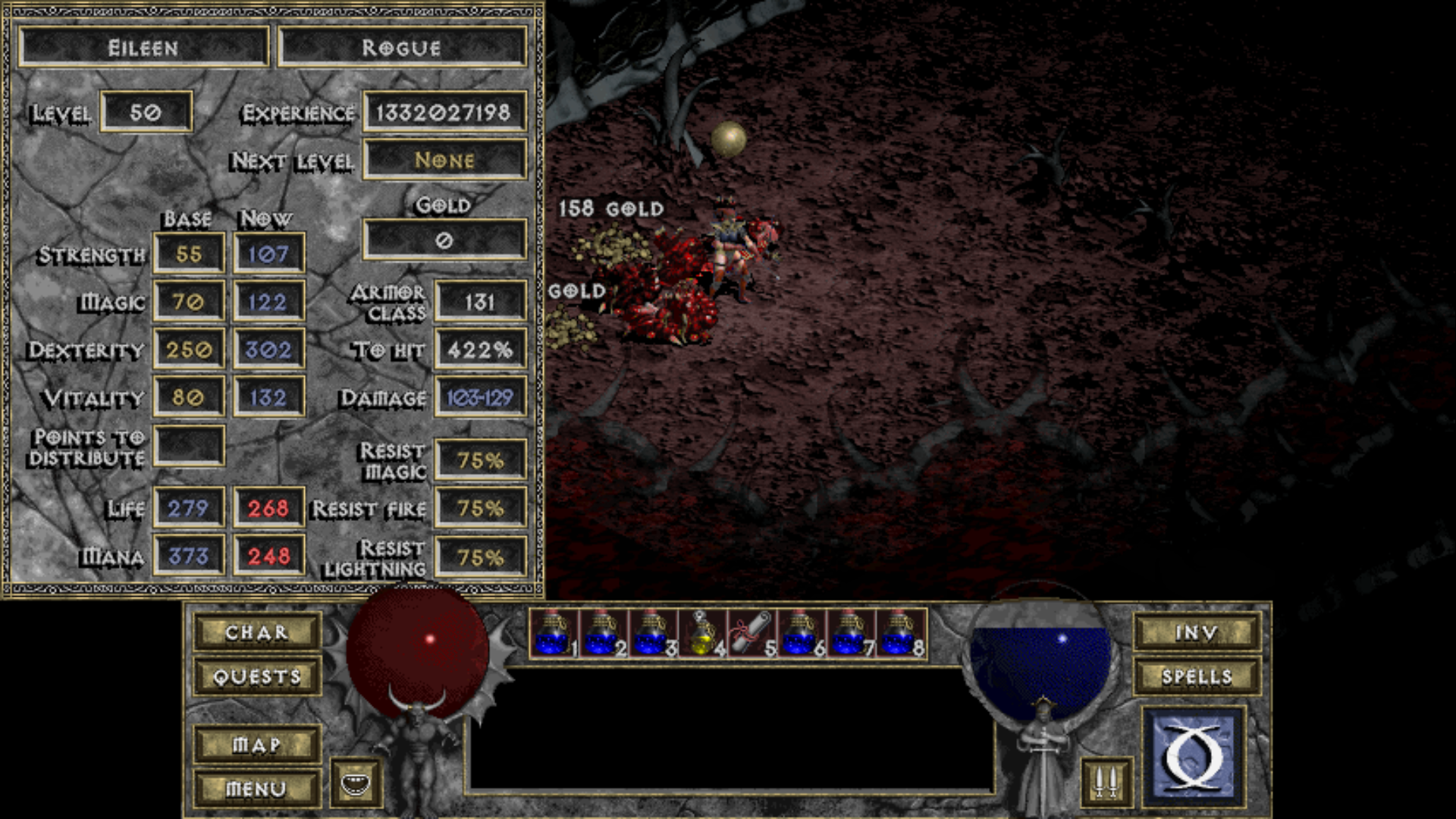Toggle item highlighting with the crossed swords icon

point(1106,777)
